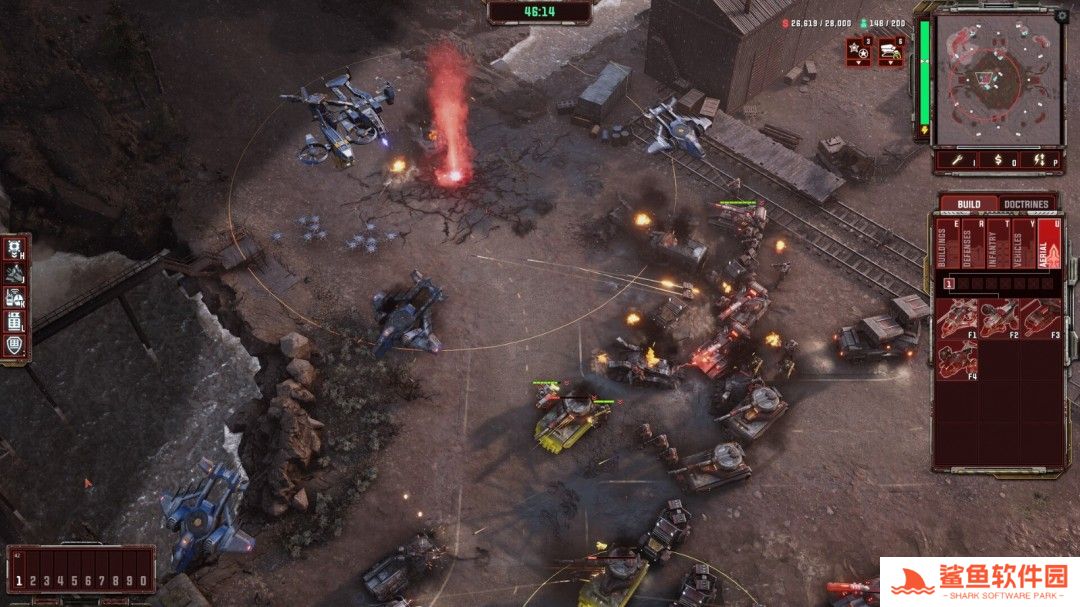This screenshot has height=607, width=1080.
Task: Click the shield command icon
Action: [15, 345]
